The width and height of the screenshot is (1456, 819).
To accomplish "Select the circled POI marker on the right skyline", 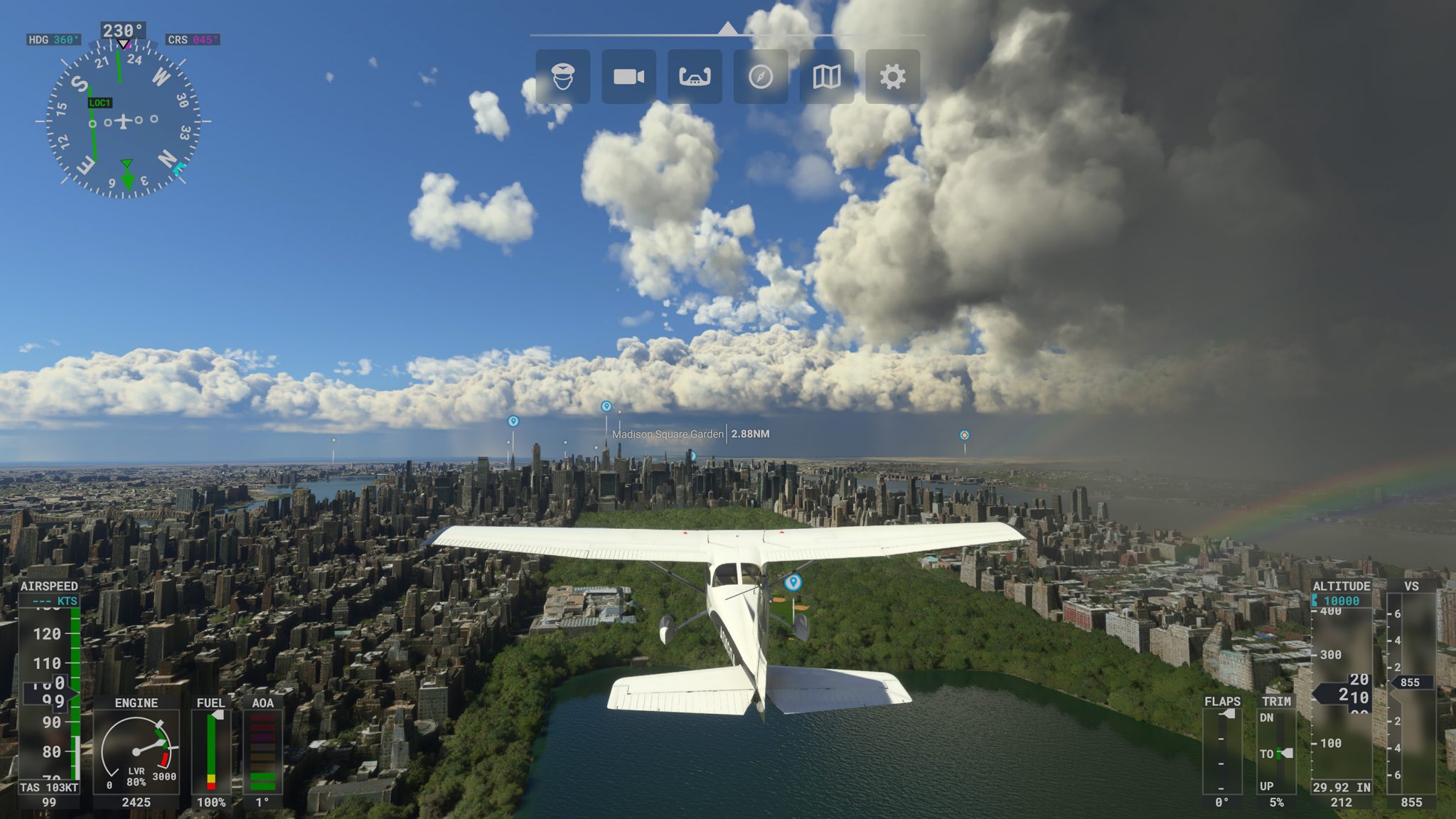I will (x=964, y=434).
